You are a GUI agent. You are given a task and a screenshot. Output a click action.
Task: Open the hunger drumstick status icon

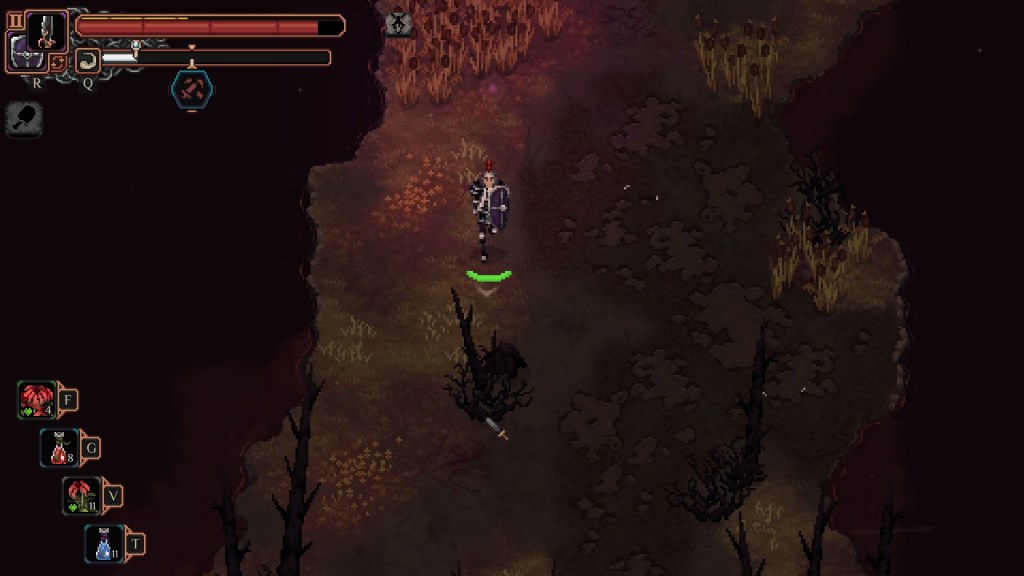click(23, 119)
